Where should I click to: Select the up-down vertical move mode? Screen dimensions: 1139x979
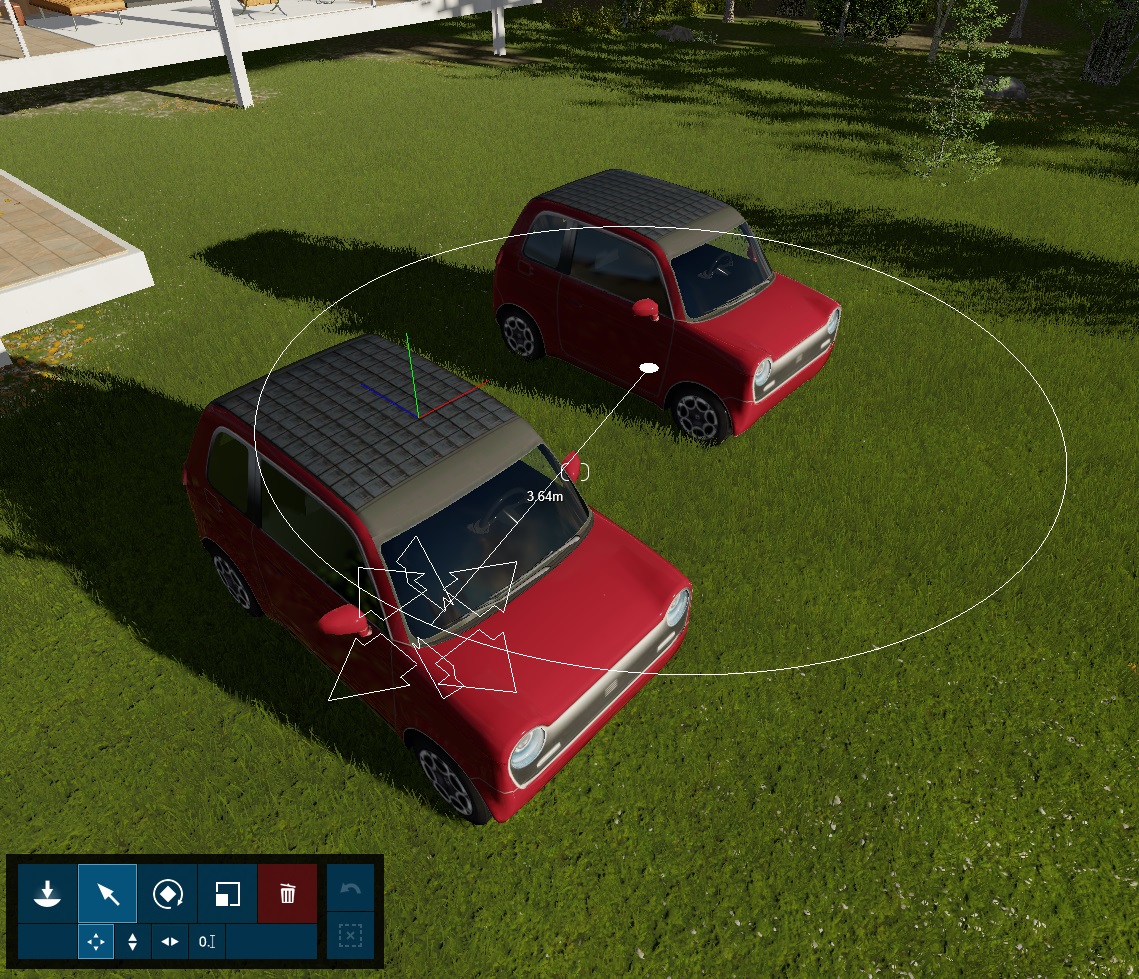click(x=133, y=941)
